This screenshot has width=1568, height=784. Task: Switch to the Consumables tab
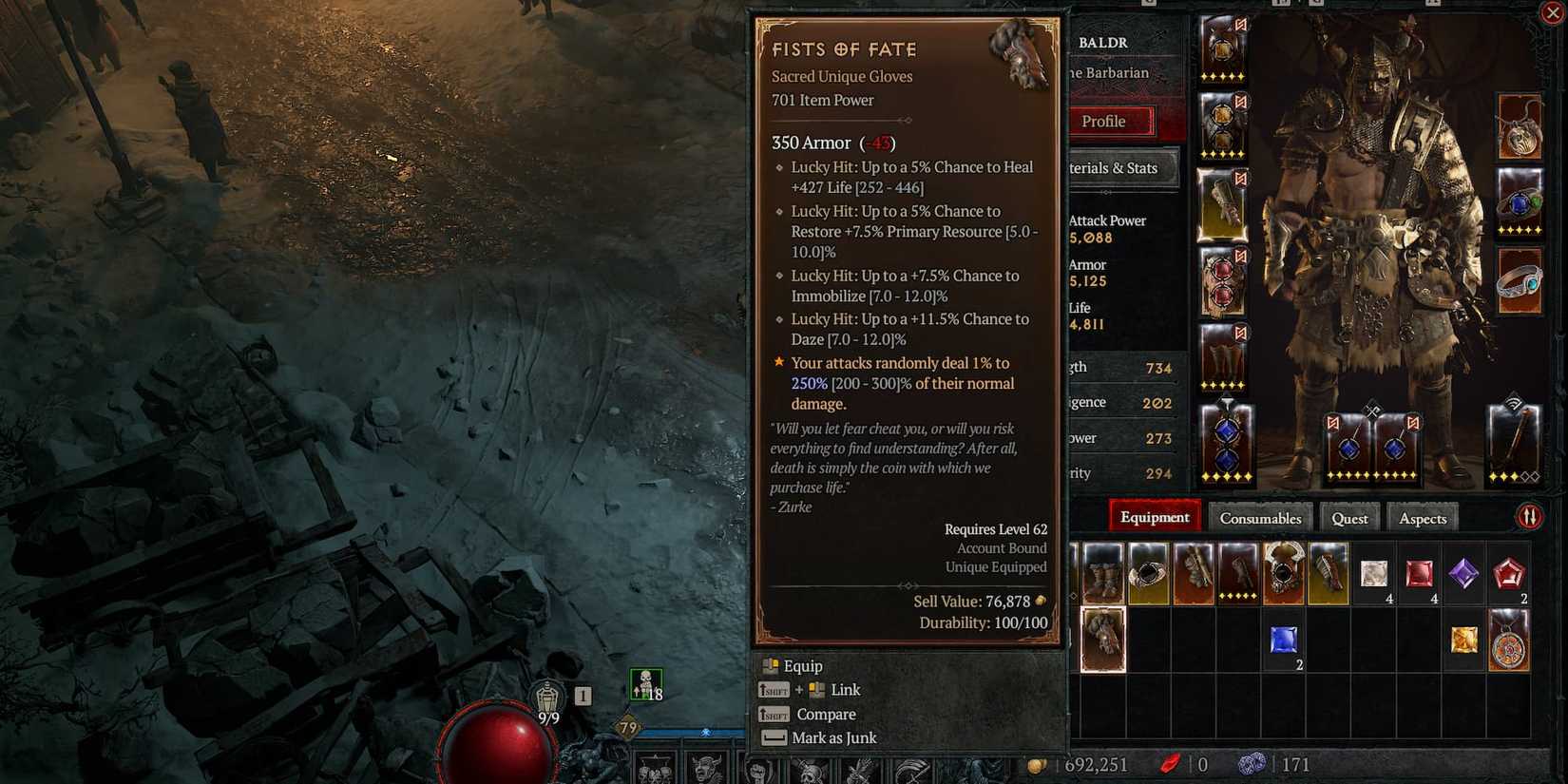tap(1260, 518)
